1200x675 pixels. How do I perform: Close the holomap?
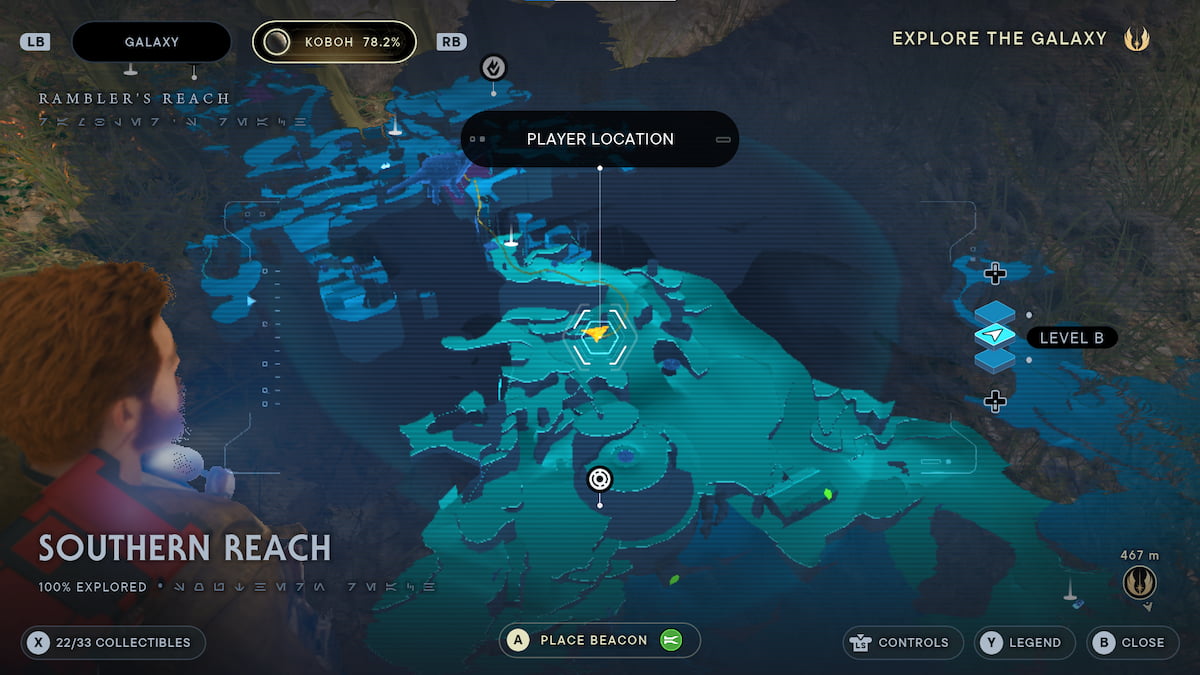point(1131,642)
